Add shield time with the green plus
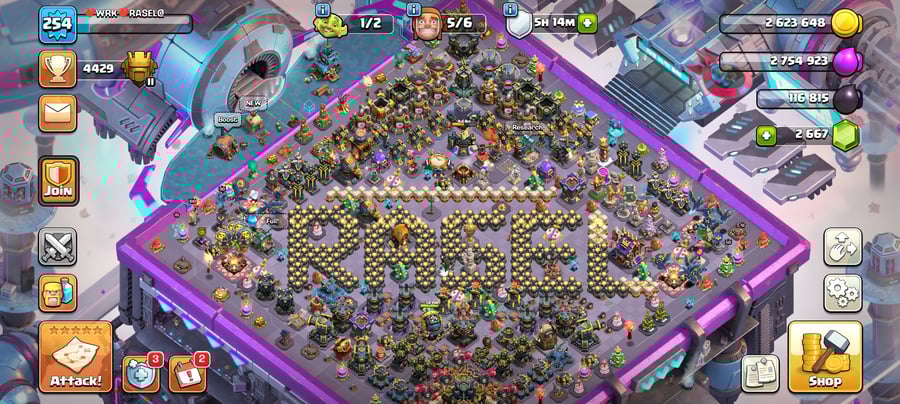Screen dimensions: 900x404 587,23
